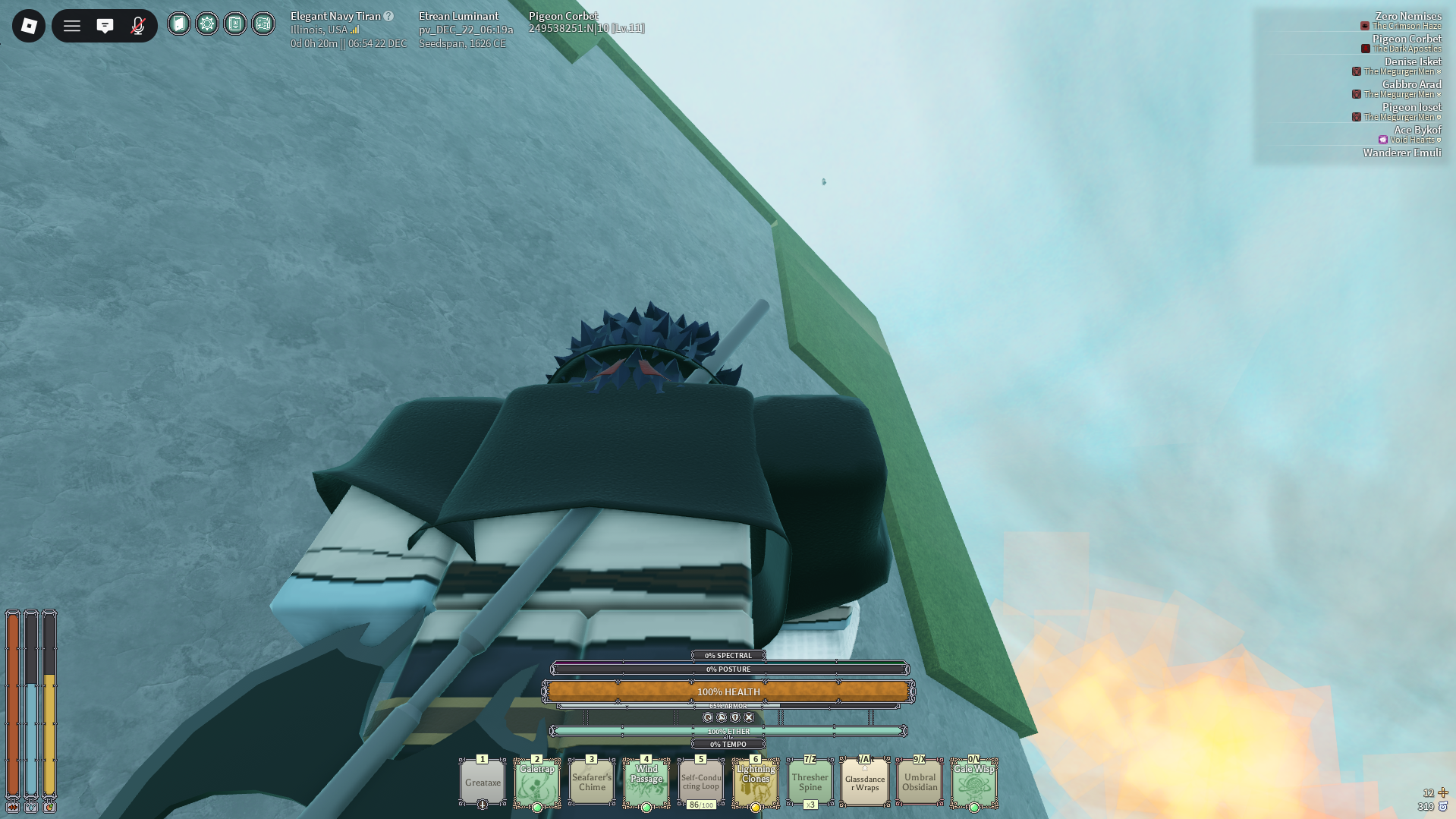The height and width of the screenshot is (819, 1456).
Task: Choose the Thresher Spine slot
Action: point(810,783)
